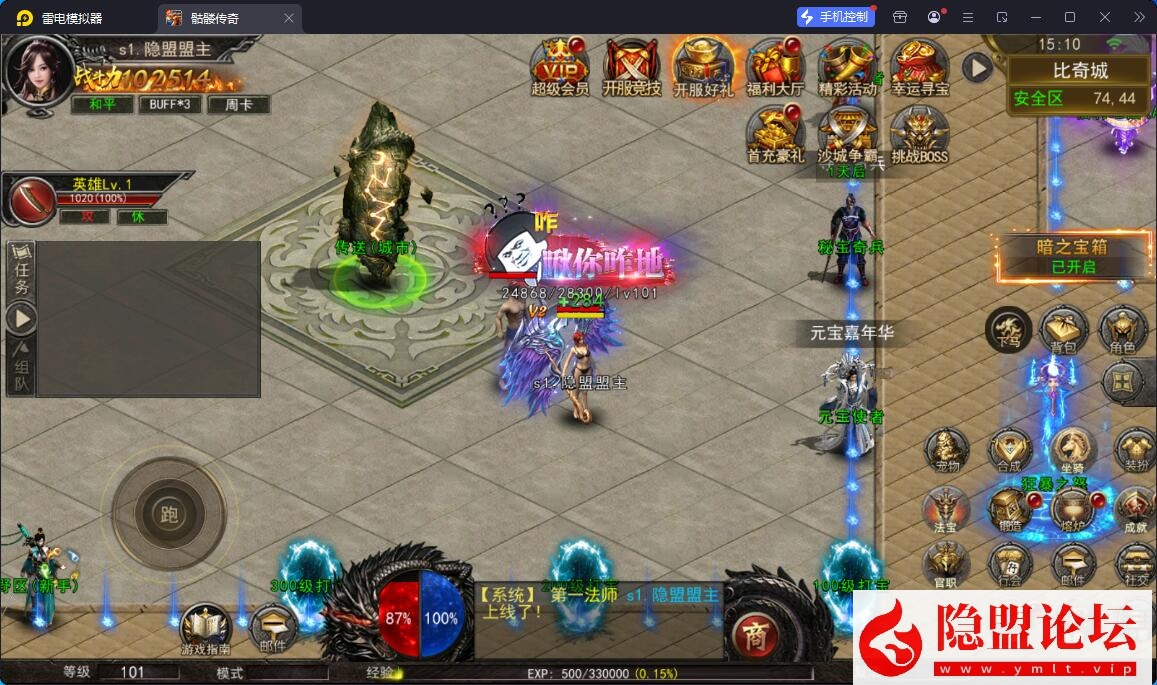Image resolution: width=1157 pixels, height=685 pixels.
Task: Switch to the 组队 team tab
Action: pyautogui.click(x=21, y=367)
